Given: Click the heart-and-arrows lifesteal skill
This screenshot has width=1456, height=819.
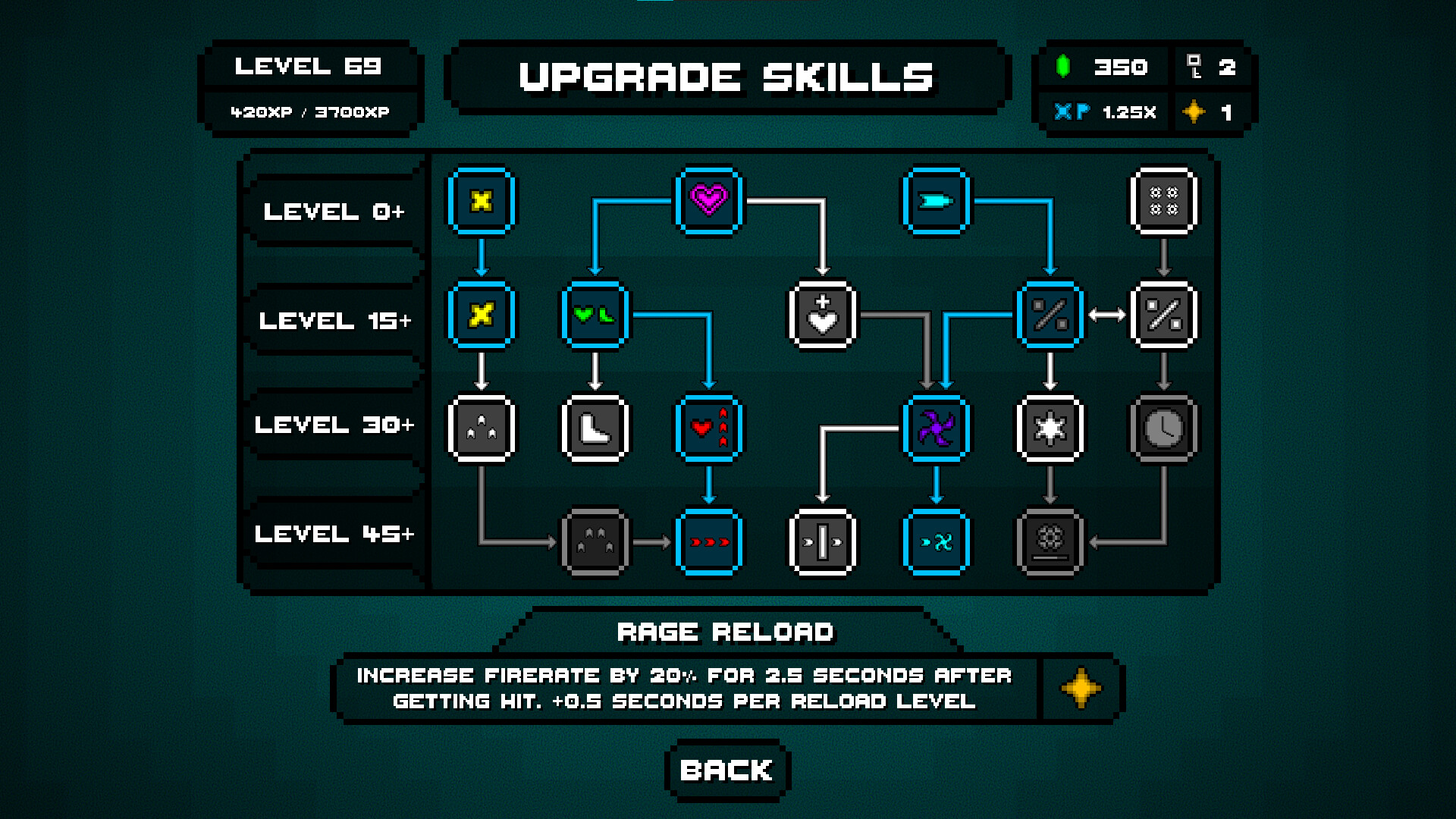Looking at the screenshot, I should (709, 428).
